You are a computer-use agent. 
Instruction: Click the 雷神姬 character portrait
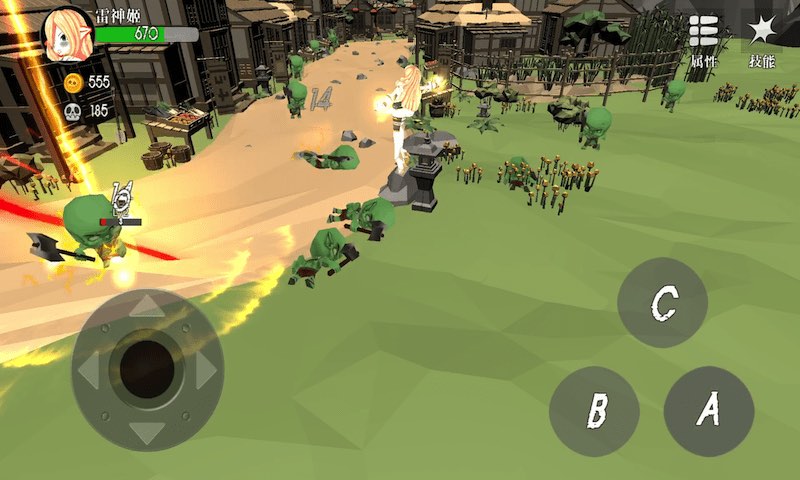point(67,33)
